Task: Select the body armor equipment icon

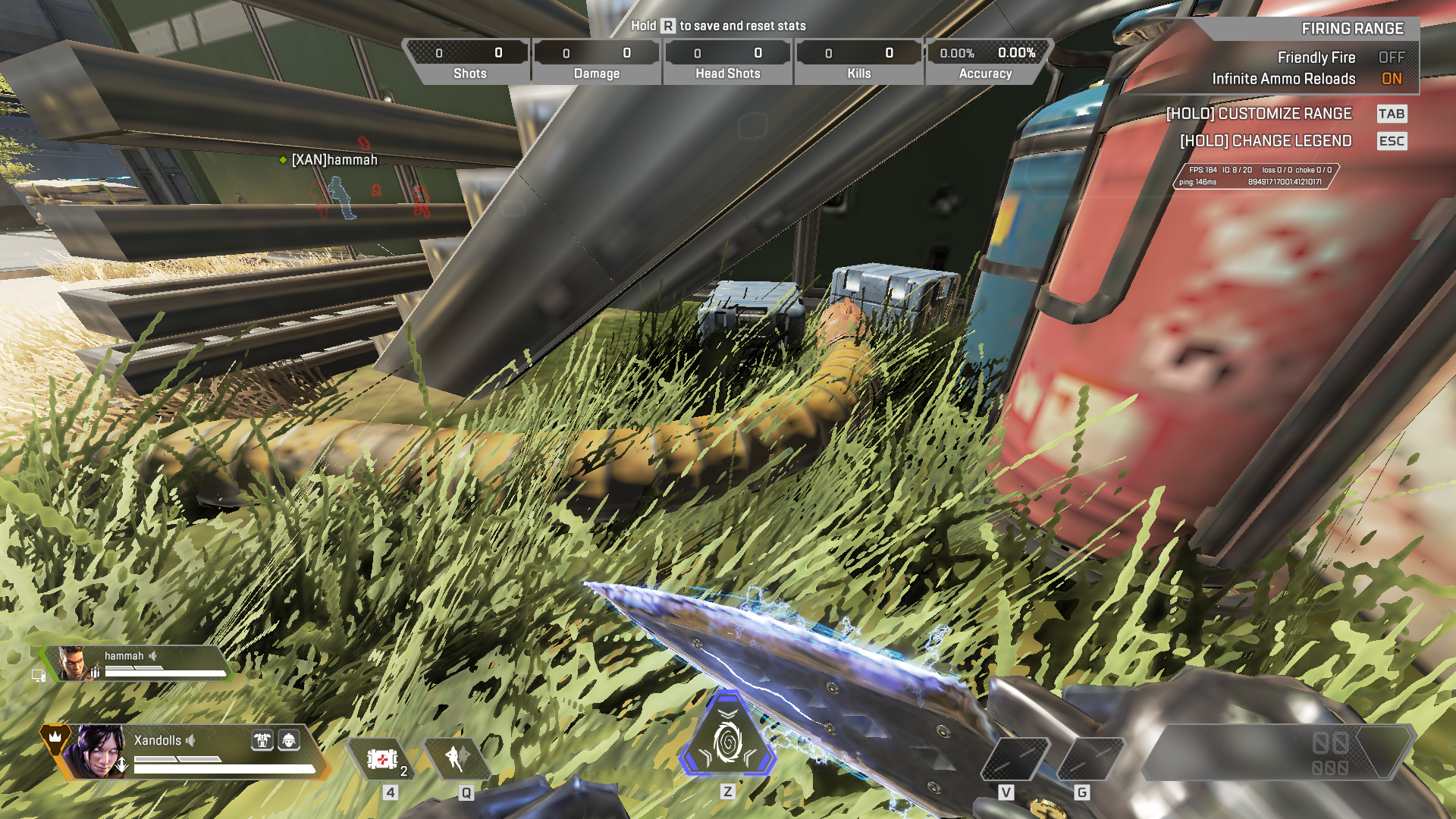Action: point(262,740)
